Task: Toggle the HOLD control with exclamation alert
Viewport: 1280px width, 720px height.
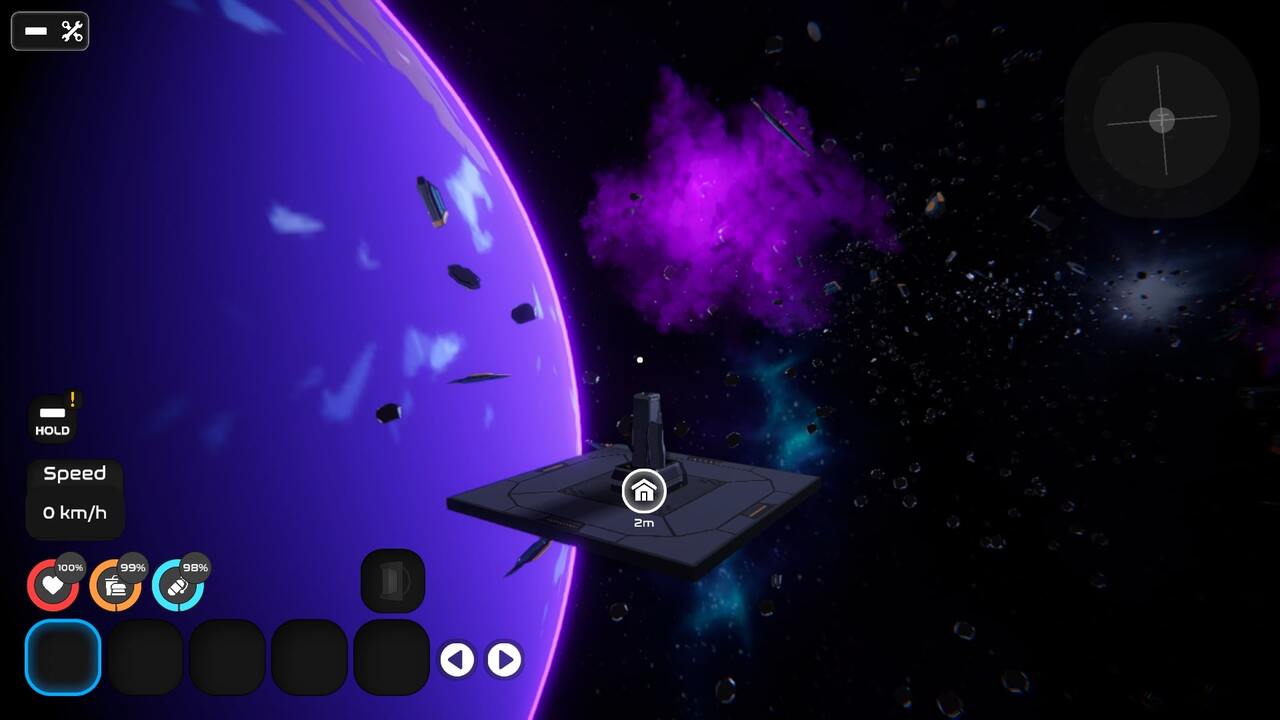Action: point(50,415)
